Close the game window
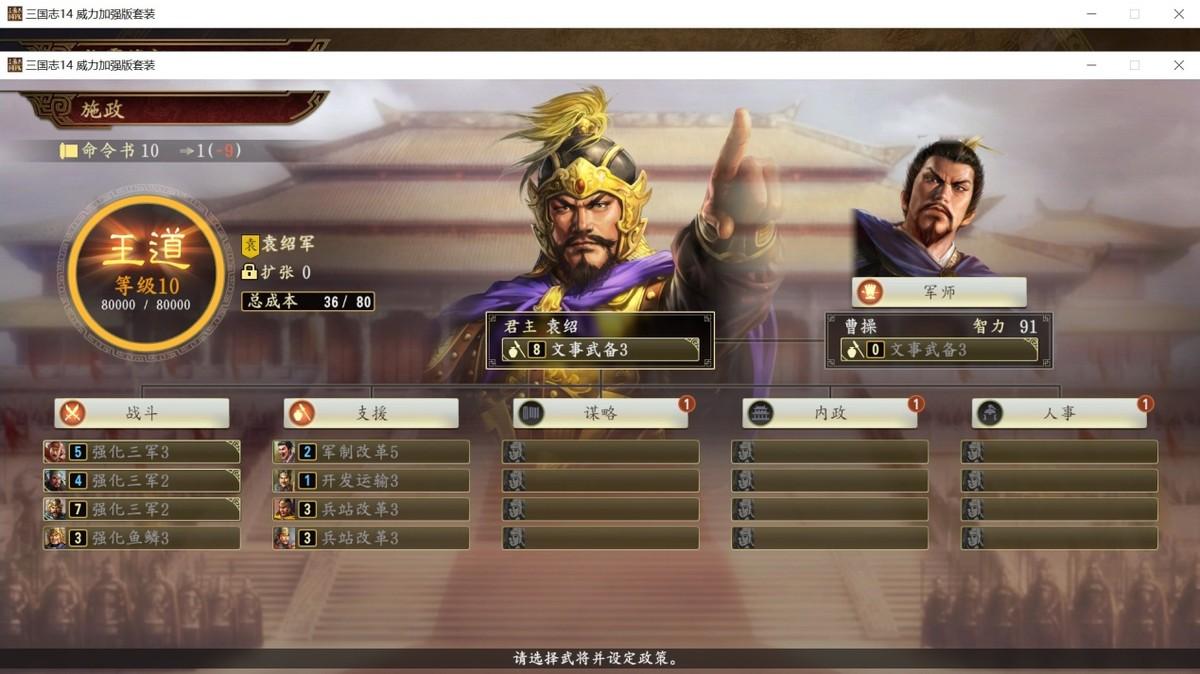The height and width of the screenshot is (674, 1200). (x=1178, y=65)
